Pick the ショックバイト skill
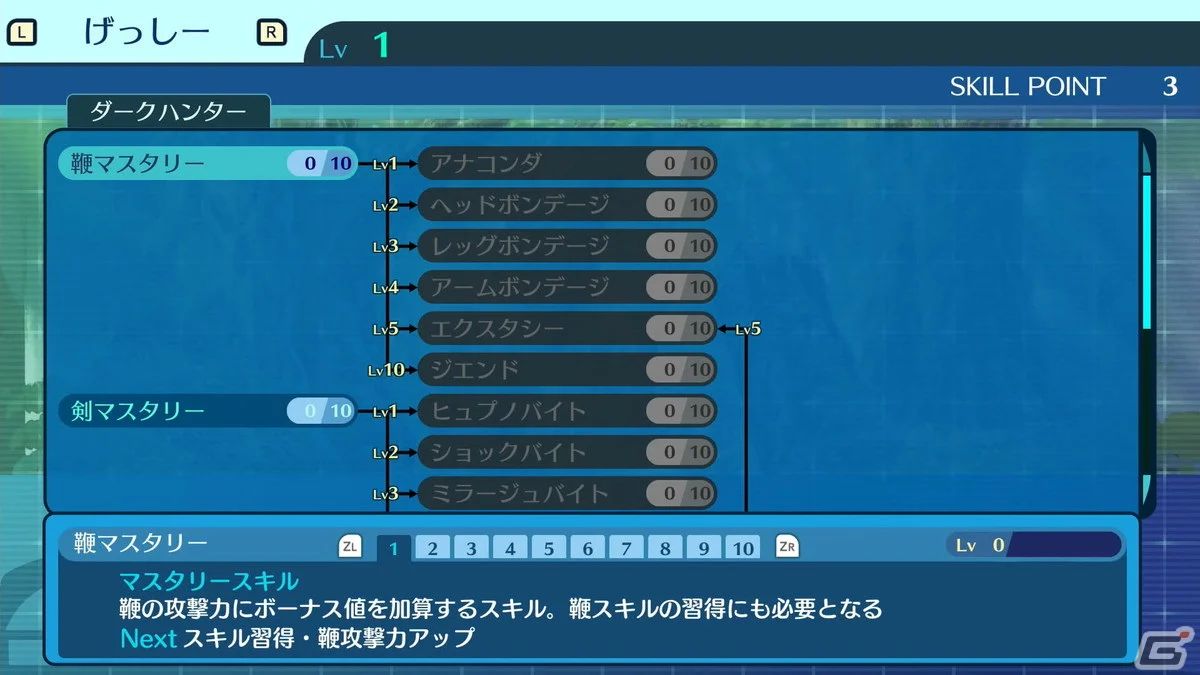The height and width of the screenshot is (675, 1200). 566,452
